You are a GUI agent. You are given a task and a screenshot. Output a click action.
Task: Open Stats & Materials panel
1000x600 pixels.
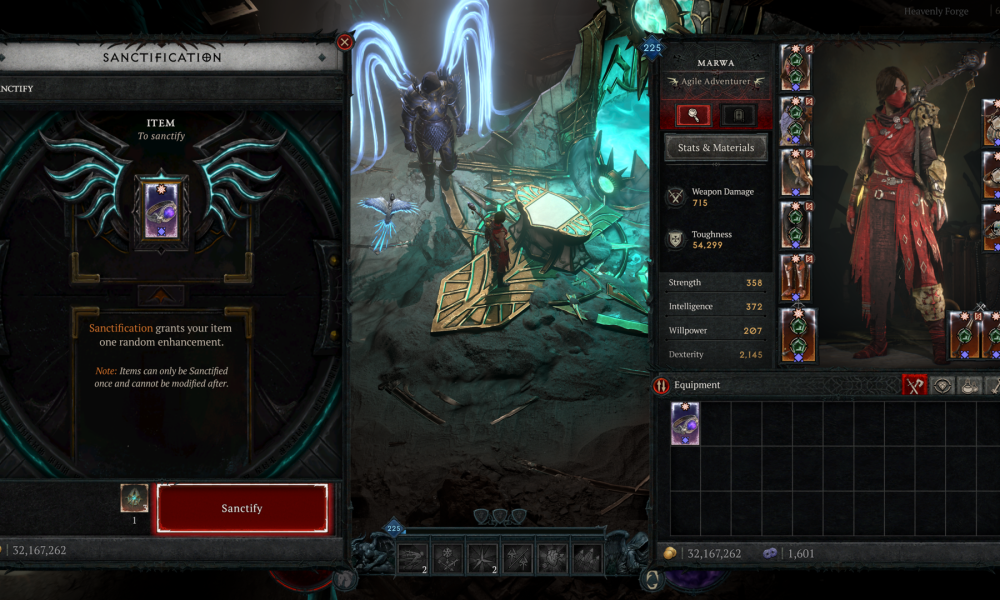tap(716, 149)
